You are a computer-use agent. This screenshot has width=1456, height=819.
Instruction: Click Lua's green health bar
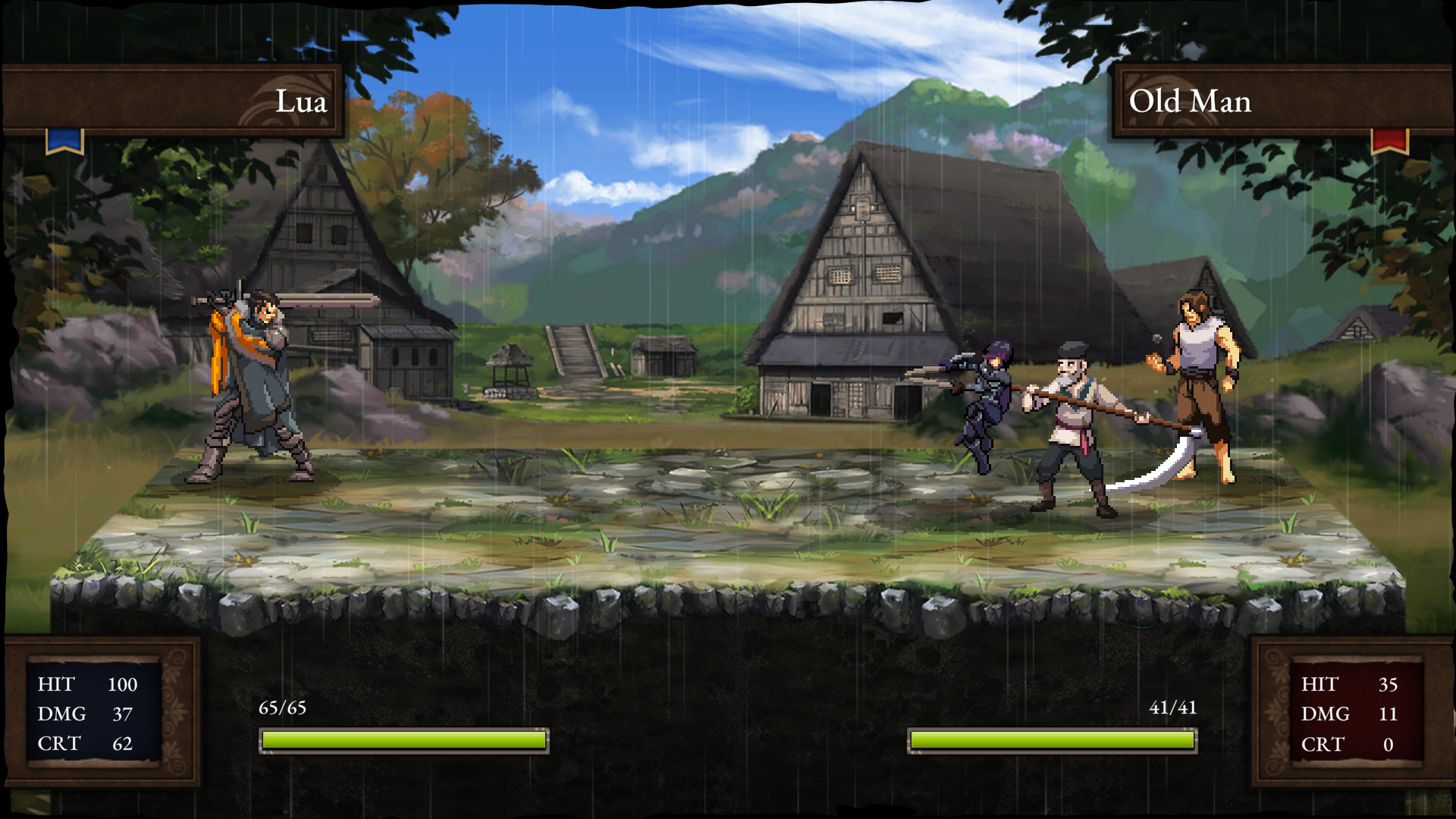point(404,739)
